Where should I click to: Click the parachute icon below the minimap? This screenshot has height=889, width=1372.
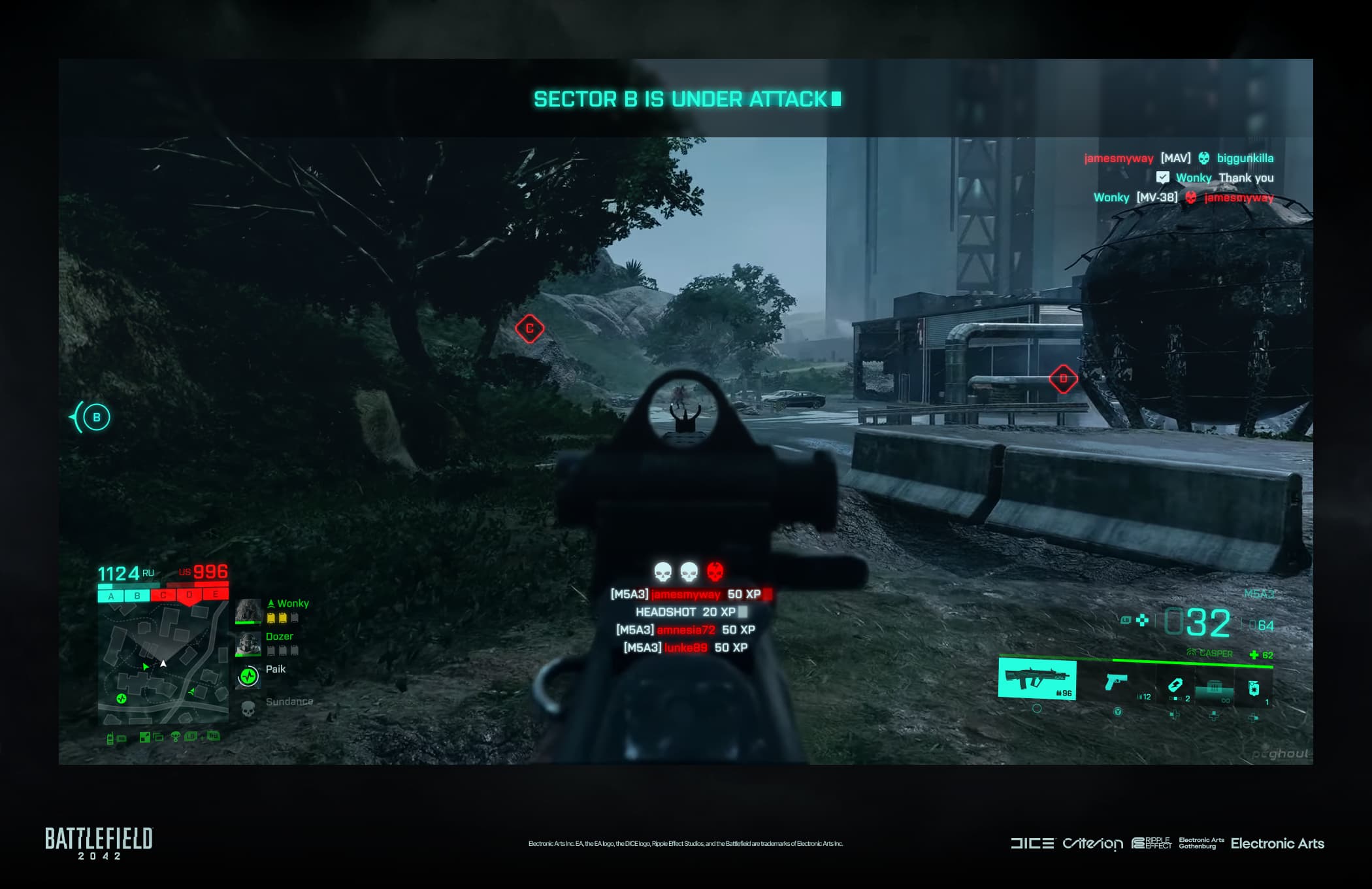(175, 737)
